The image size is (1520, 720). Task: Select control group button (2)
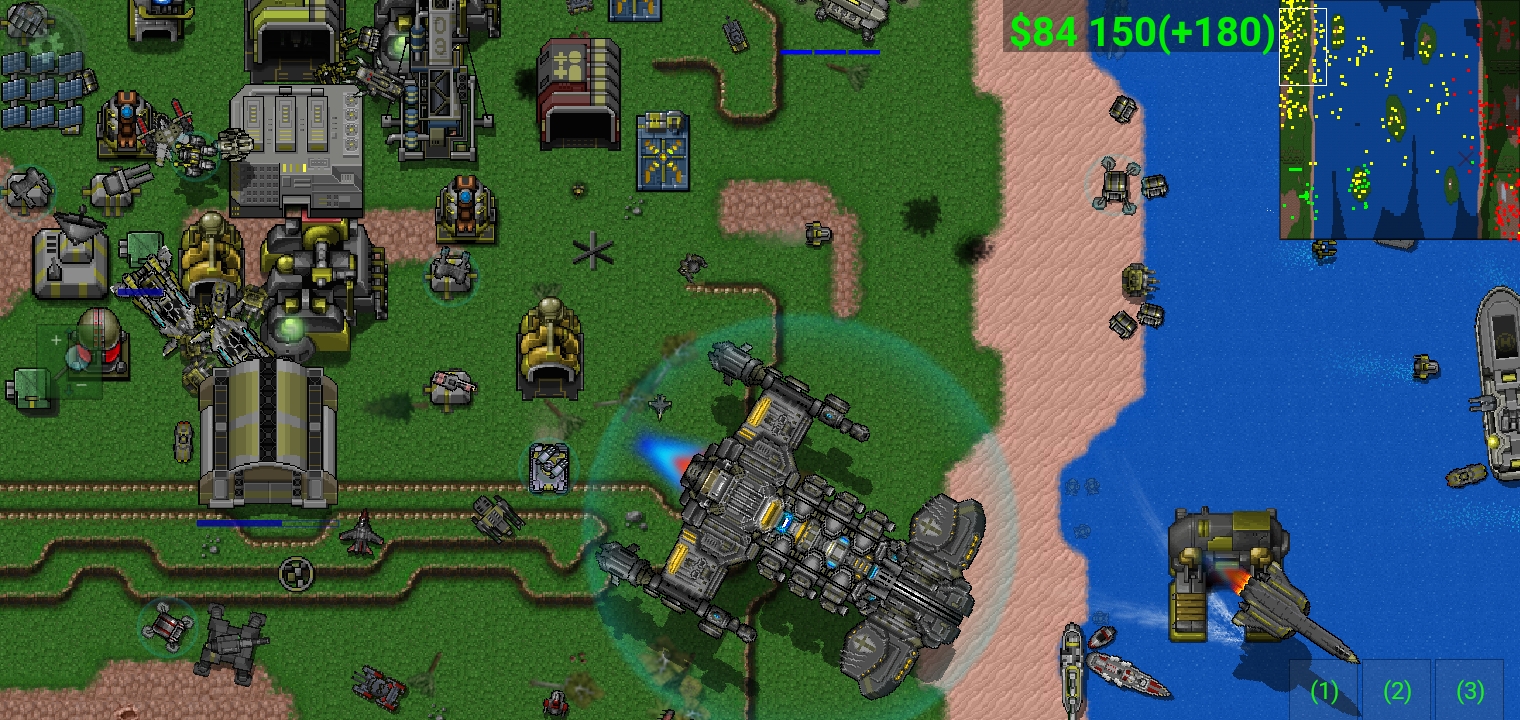pos(1397,690)
